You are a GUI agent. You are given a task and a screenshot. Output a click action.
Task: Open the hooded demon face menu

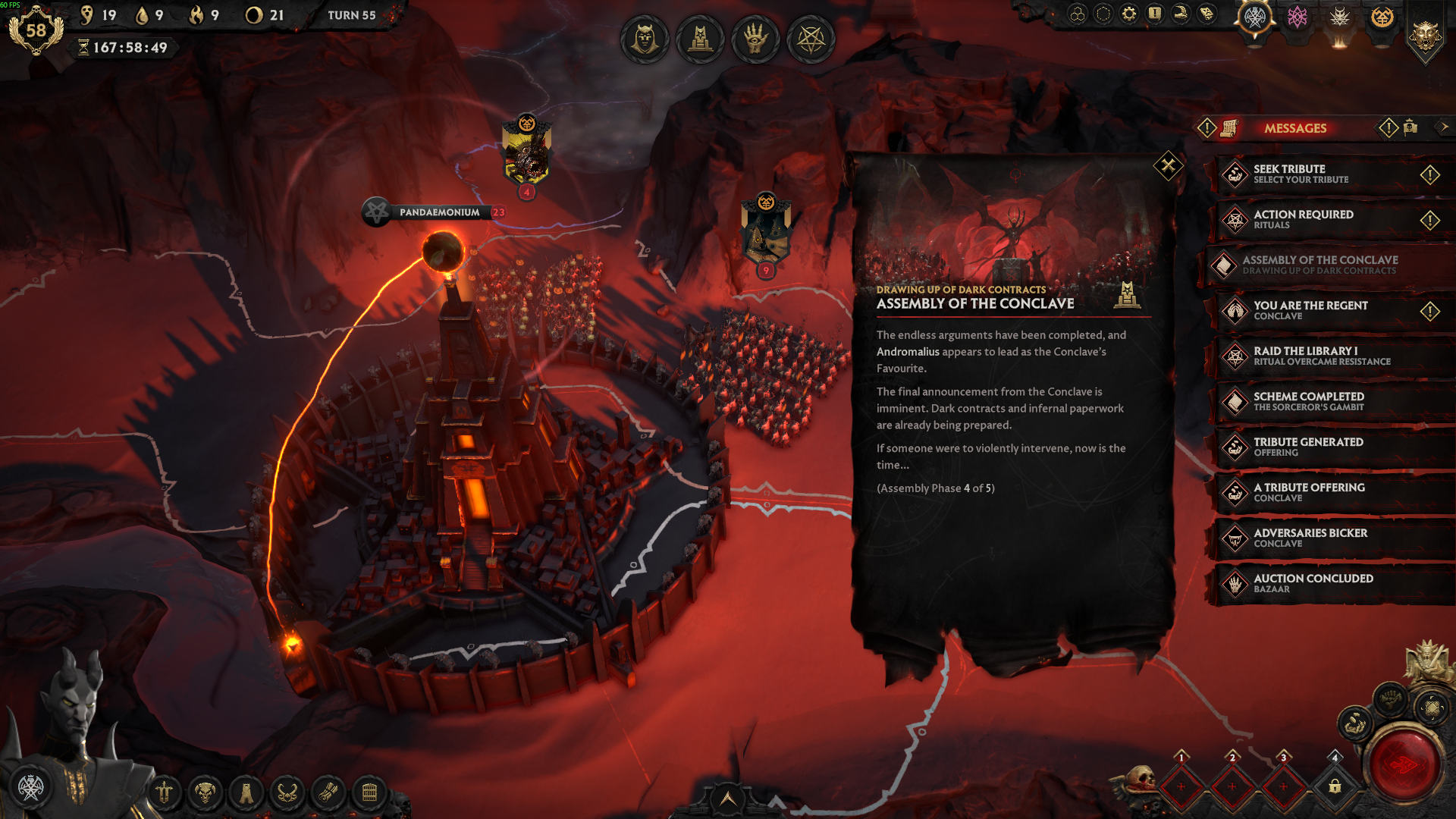(x=645, y=39)
